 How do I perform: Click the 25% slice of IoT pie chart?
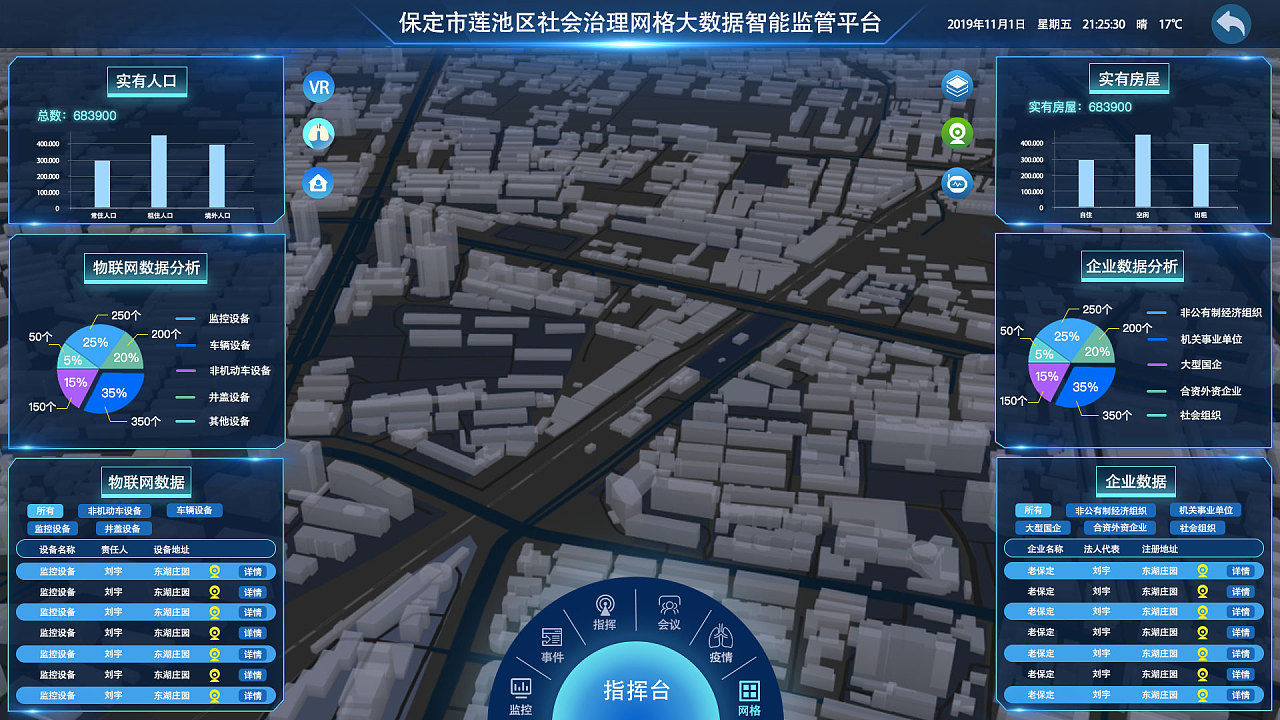pos(95,343)
